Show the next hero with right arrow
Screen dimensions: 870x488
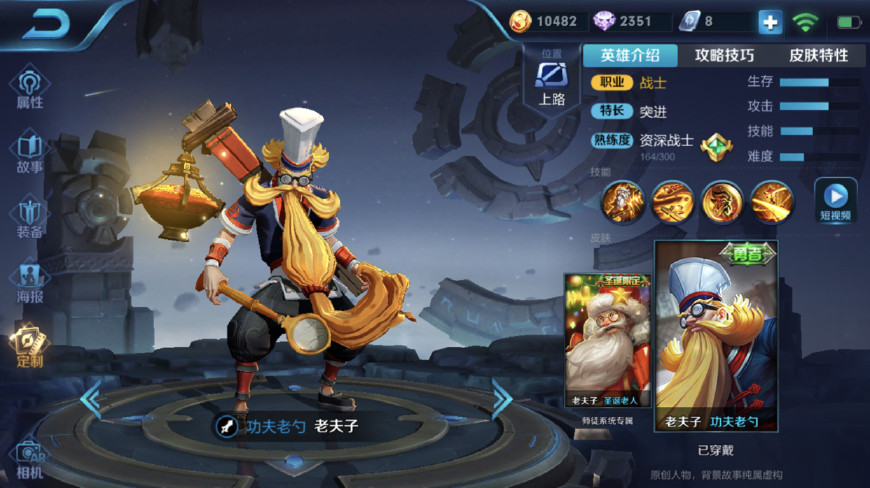pos(501,400)
